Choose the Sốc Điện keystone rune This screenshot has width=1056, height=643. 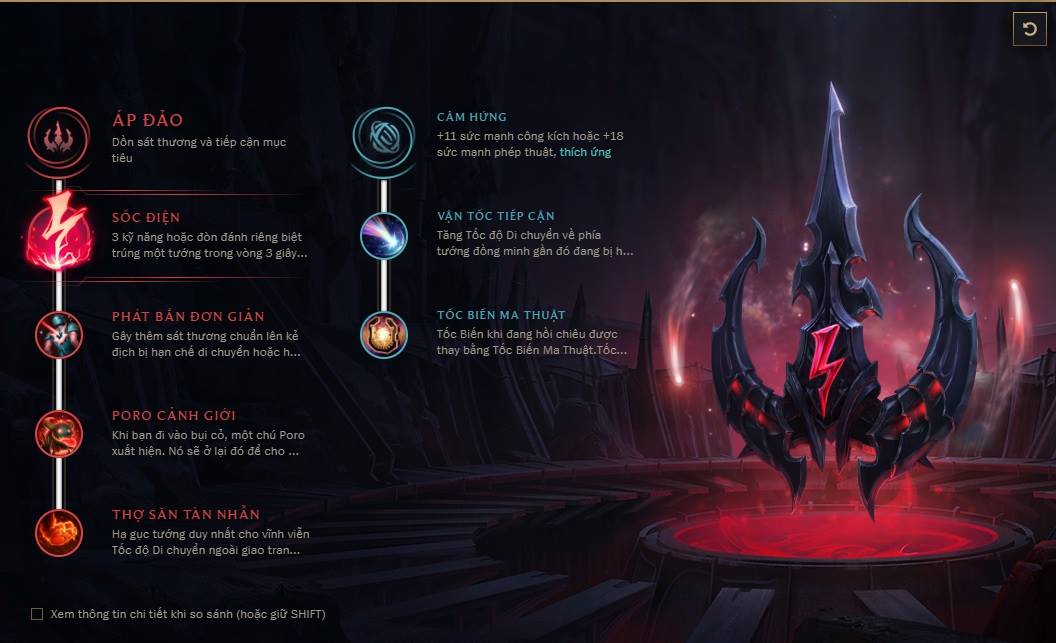(59, 234)
